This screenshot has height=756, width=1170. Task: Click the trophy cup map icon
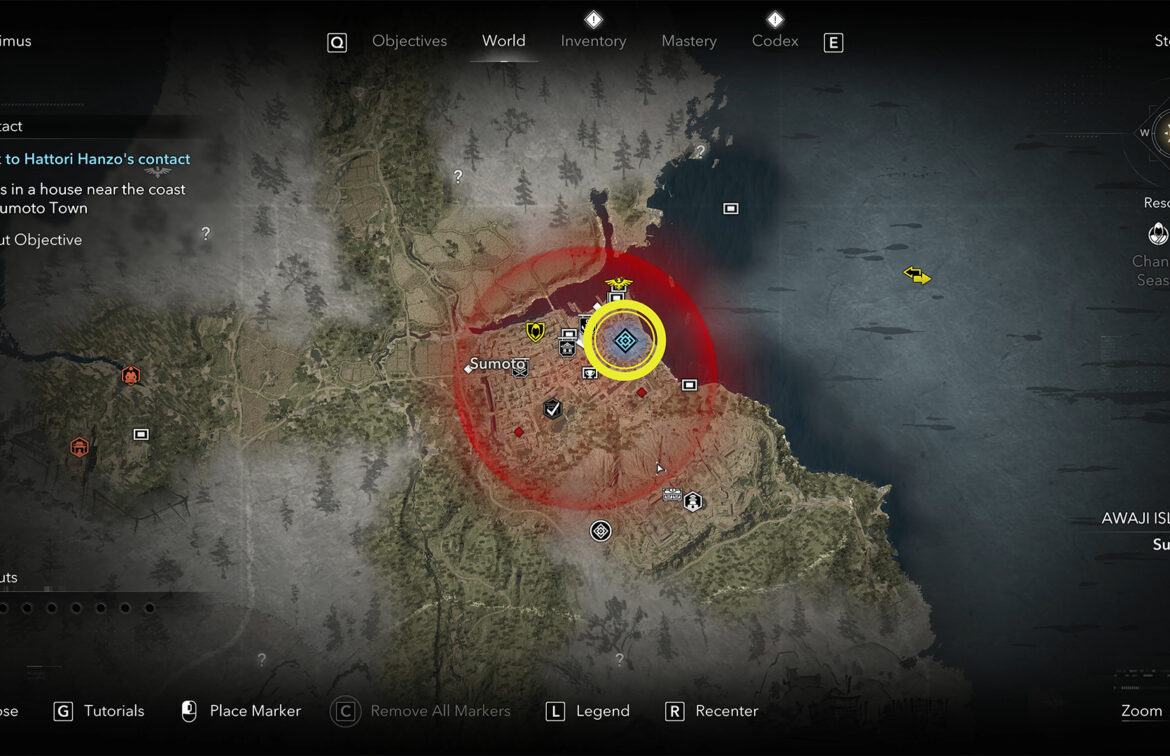tap(590, 374)
